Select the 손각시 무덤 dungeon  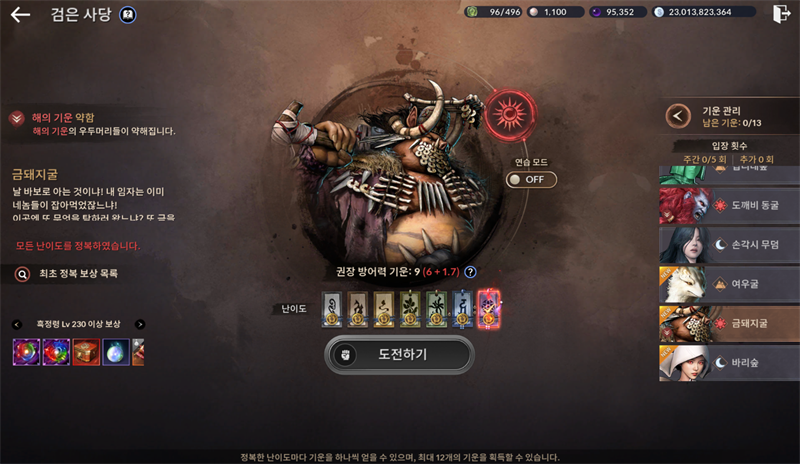pos(729,244)
